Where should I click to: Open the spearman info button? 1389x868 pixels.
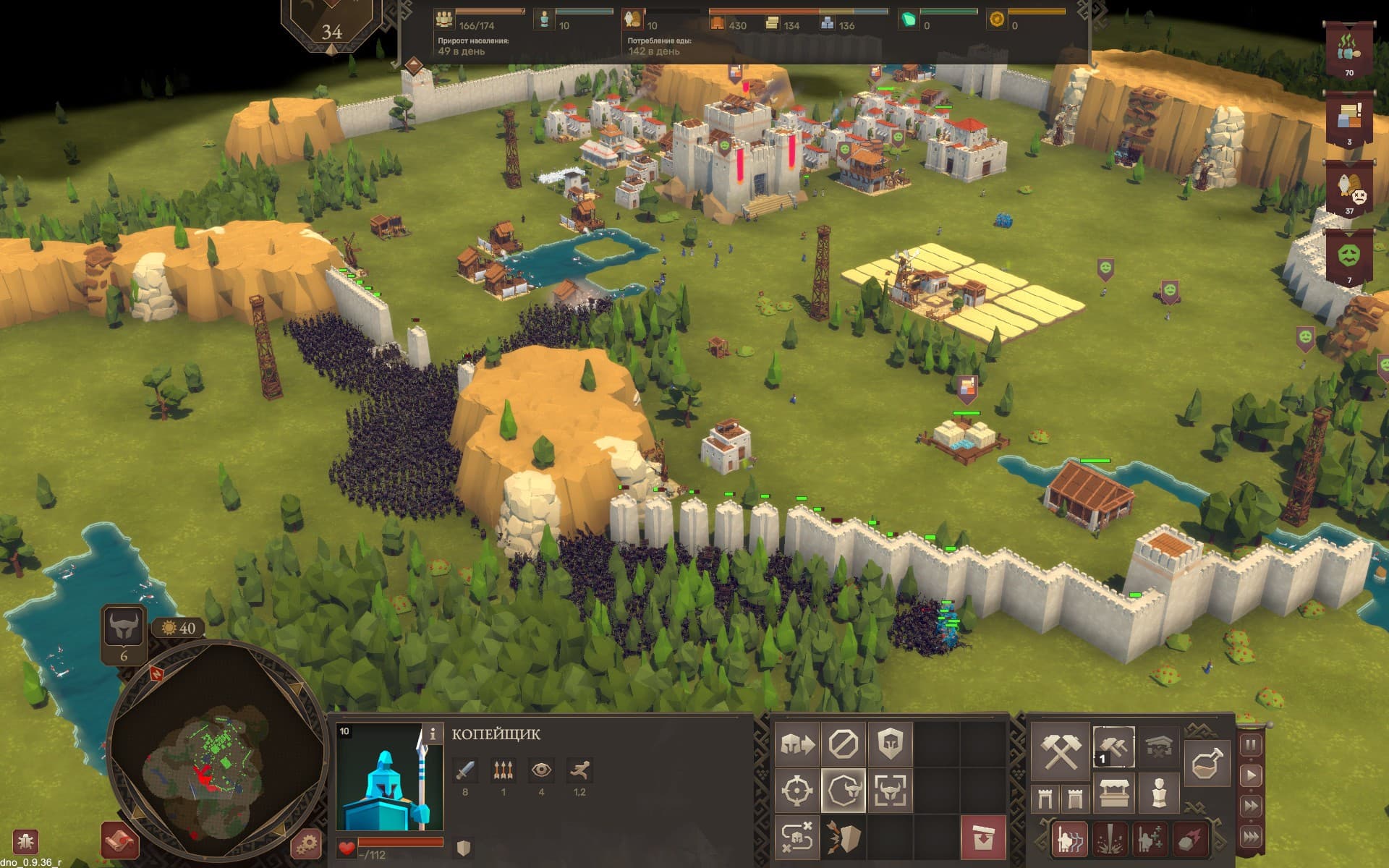pyautogui.click(x=432, y=733)
